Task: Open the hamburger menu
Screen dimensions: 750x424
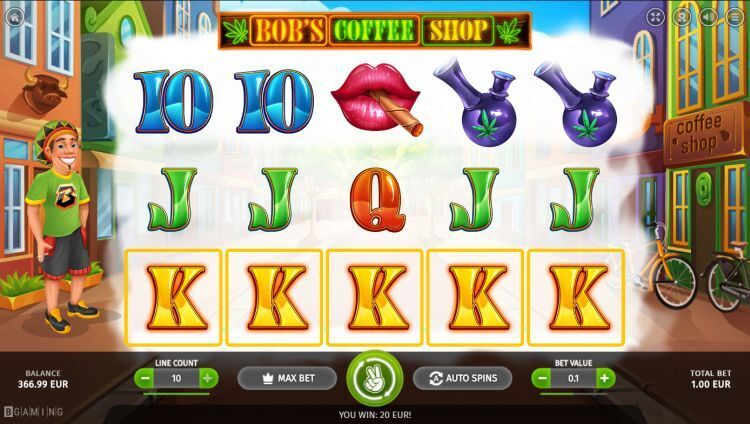Action: (x=733, y=17)
